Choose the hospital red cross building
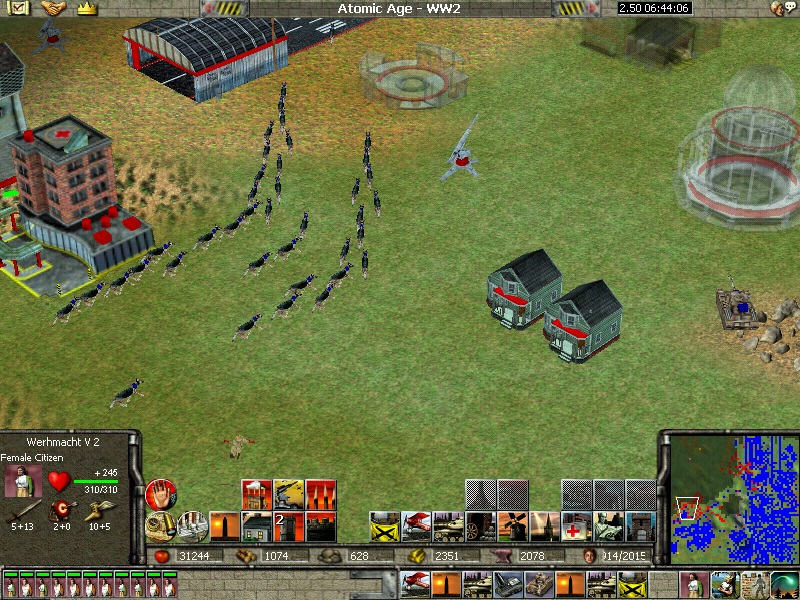Viewport: 800px width, 600px height. pos(577,526)
